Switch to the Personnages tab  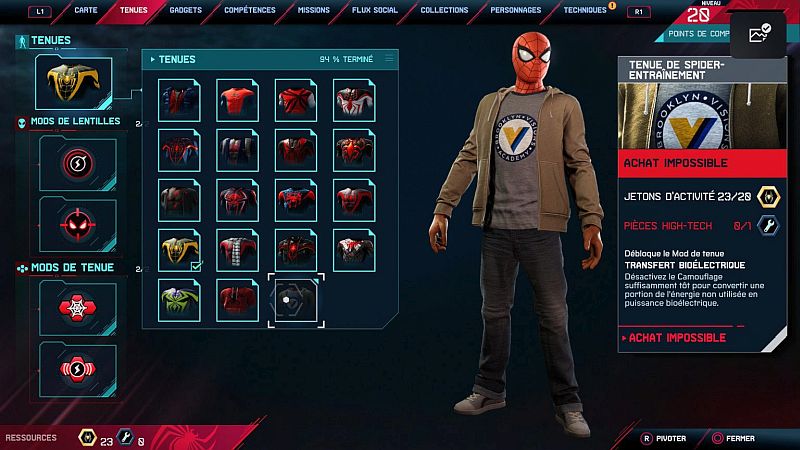click(x=517, y=10)
